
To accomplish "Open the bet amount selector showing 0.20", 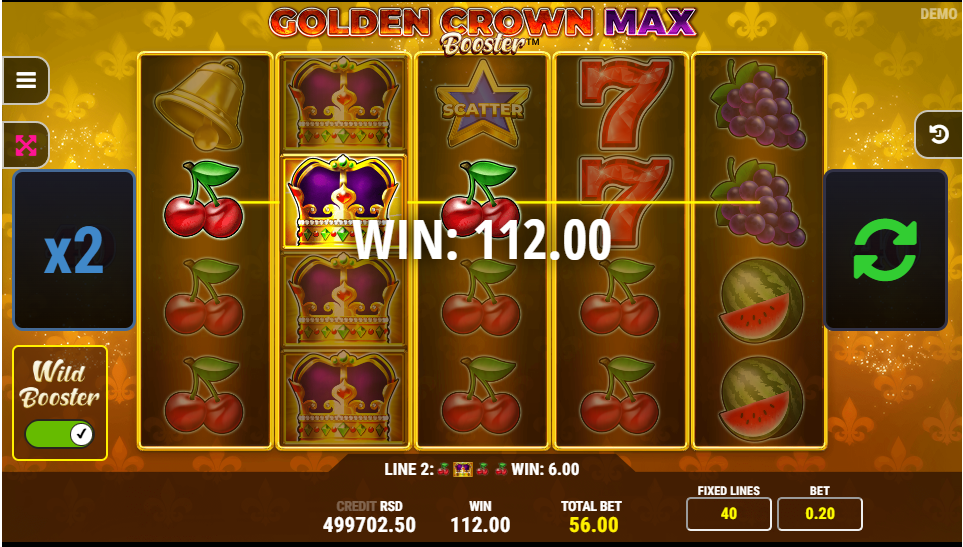I will 819,514.
